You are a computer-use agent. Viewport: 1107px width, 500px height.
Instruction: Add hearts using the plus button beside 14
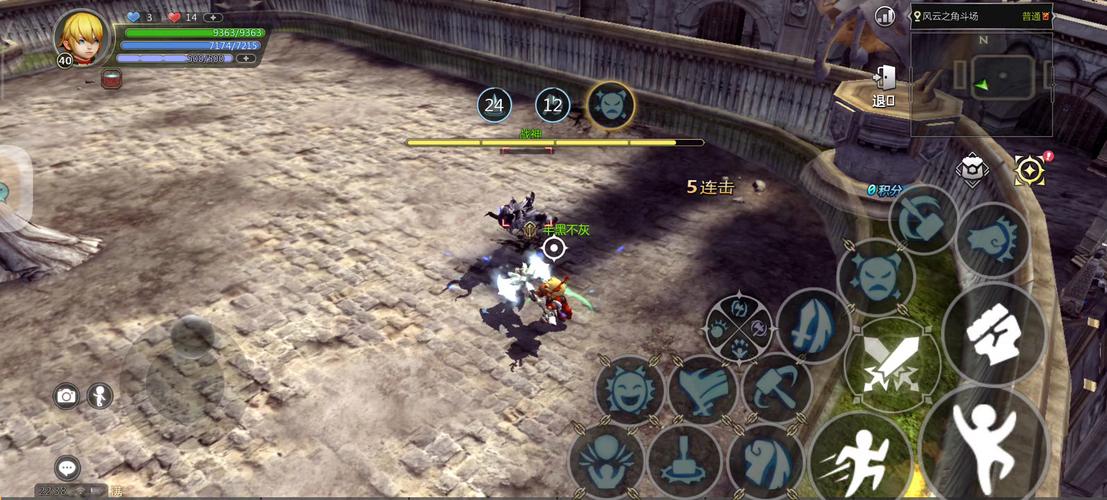pos(213,17)
